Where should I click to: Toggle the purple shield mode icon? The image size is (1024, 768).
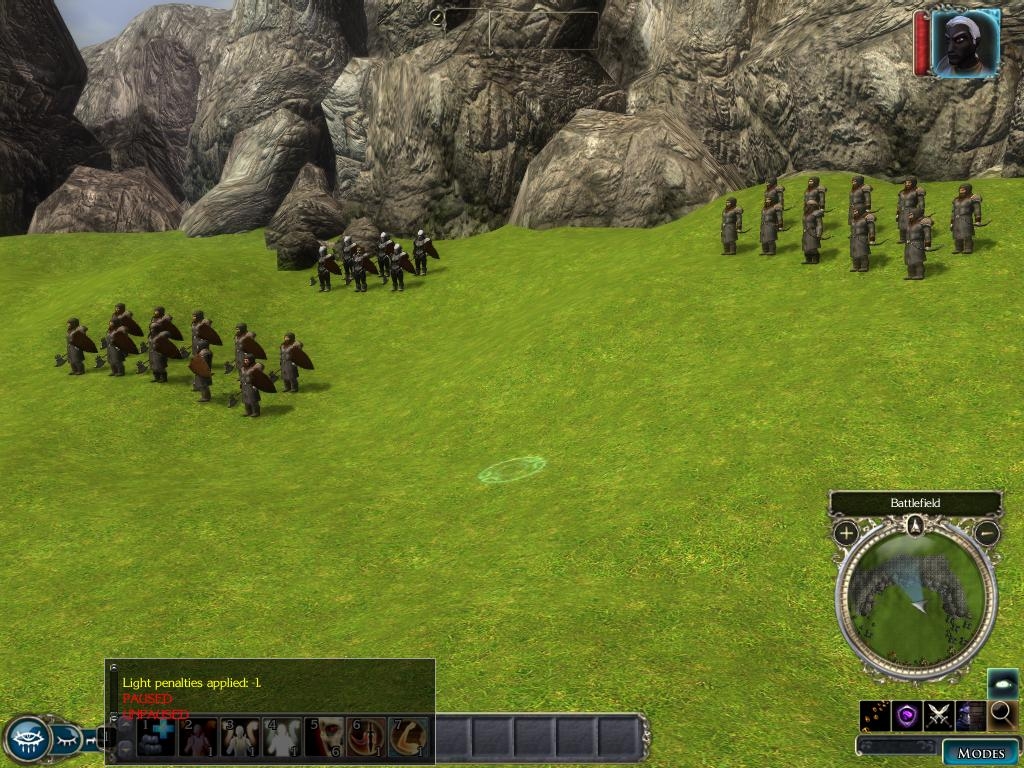pyautogui.click(x=907, y=715)
